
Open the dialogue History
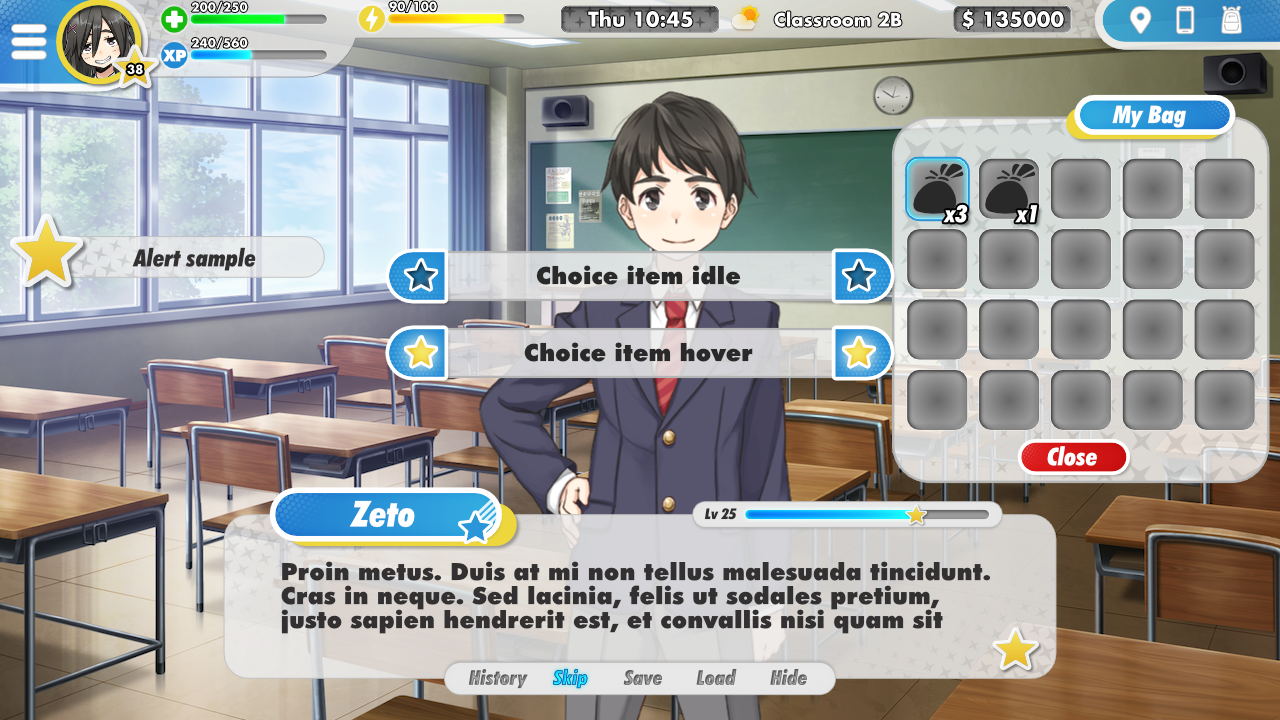point(497,678)
